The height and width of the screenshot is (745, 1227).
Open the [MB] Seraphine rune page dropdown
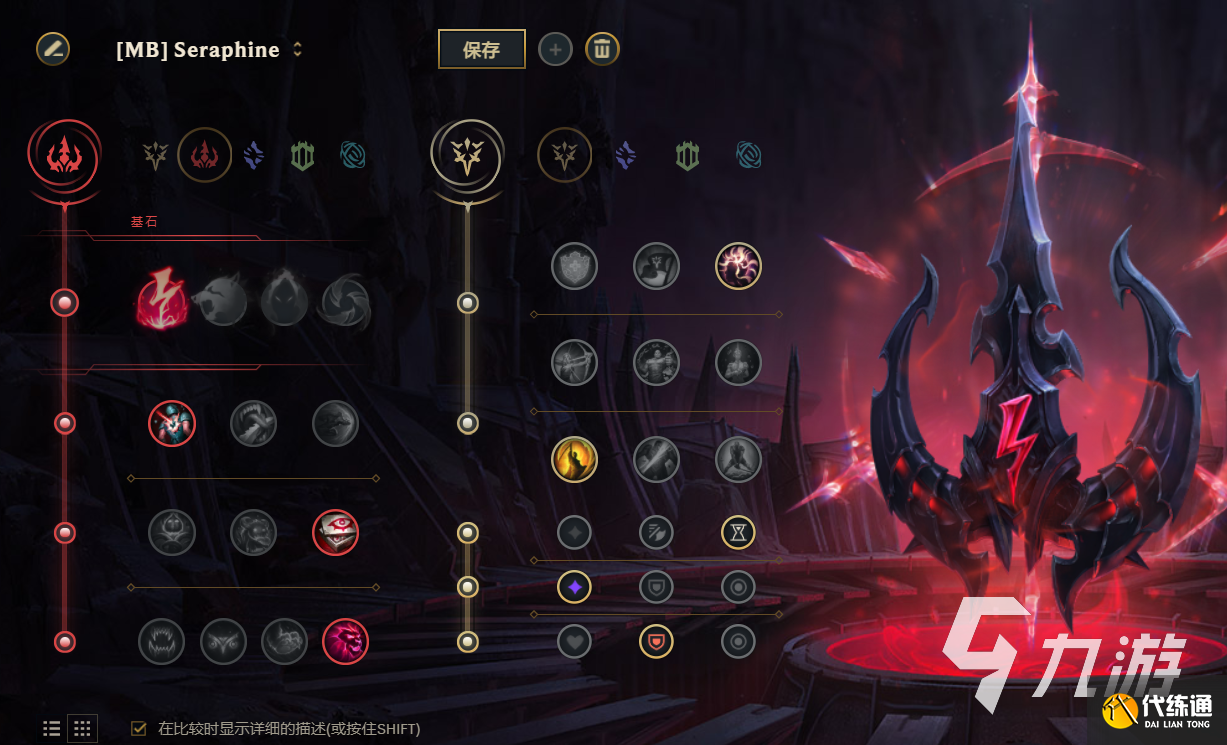click(297, 49)
